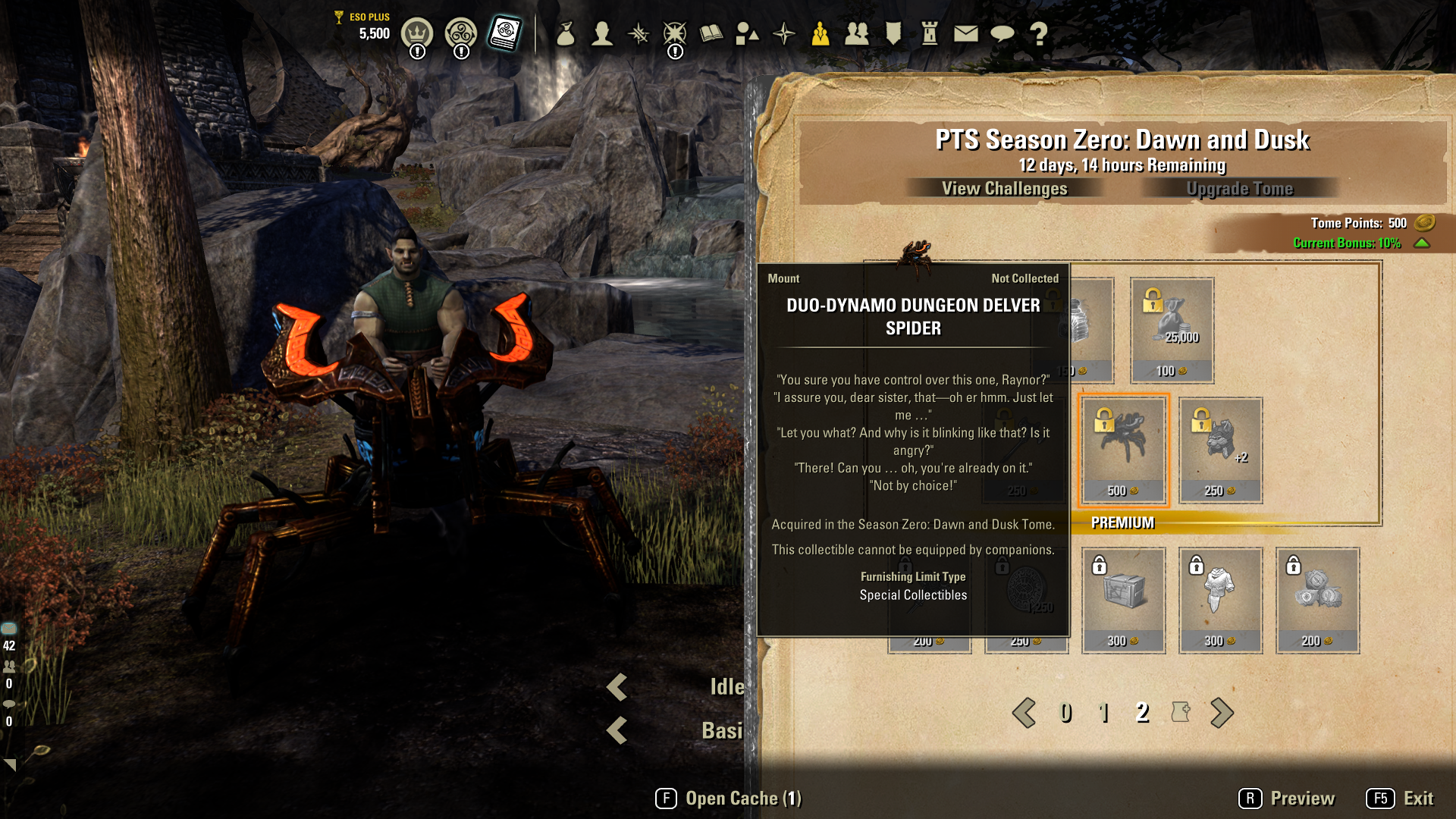The height and width of the screenshot is (819, 1456).
Task: Expand the Current Bonus green arrow
Action: (1422, 243)
